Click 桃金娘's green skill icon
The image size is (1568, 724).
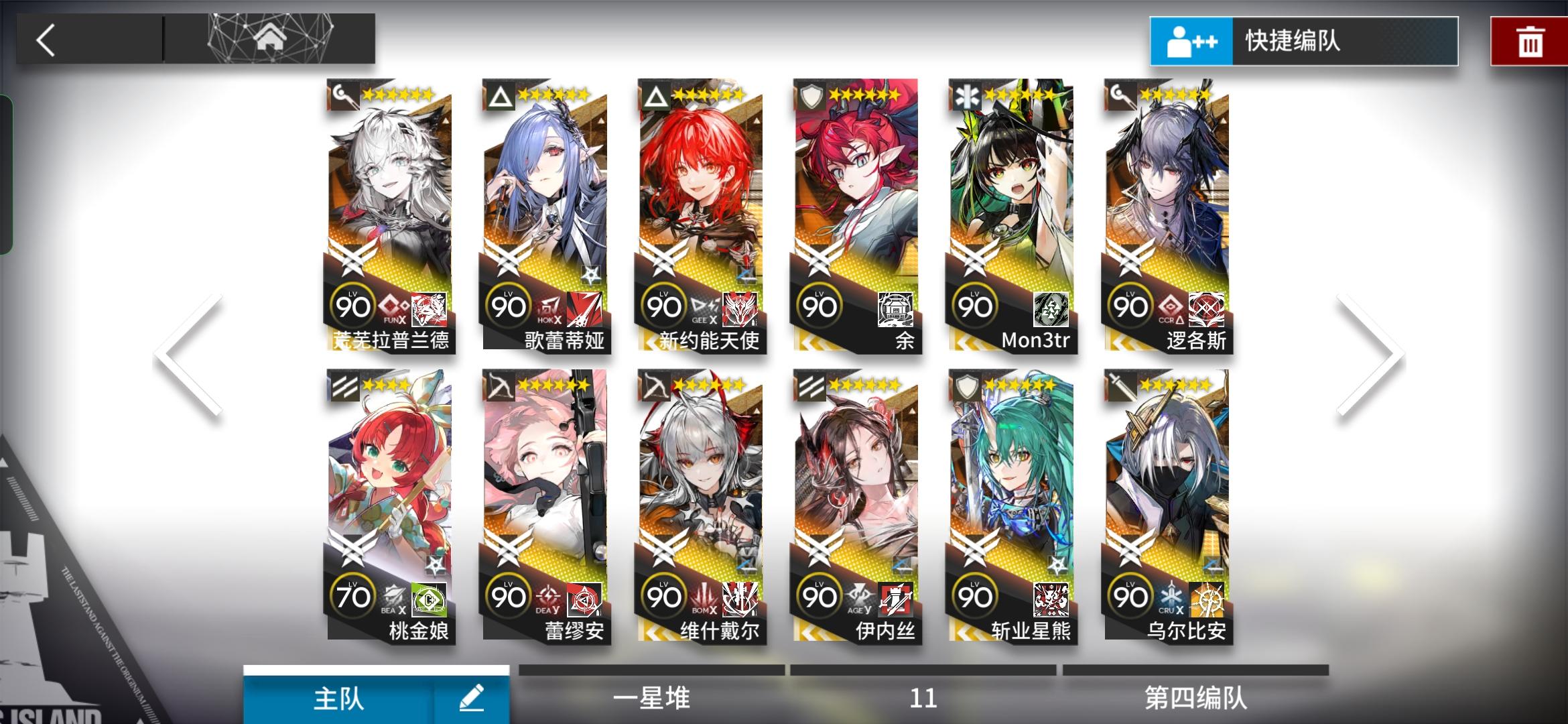pyautogui.click(x=430, y=600)
